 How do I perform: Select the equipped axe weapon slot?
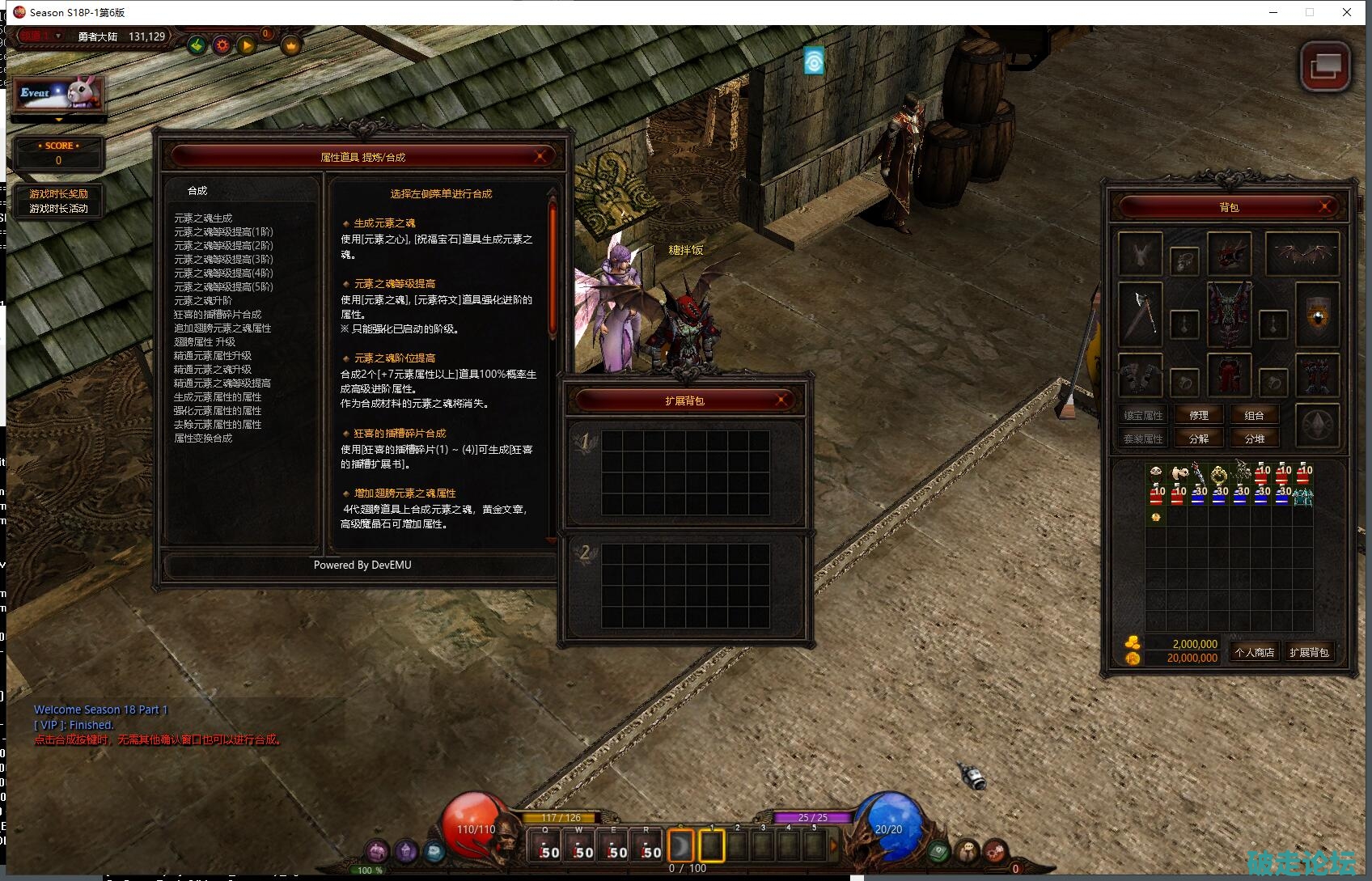point(1140,314)
